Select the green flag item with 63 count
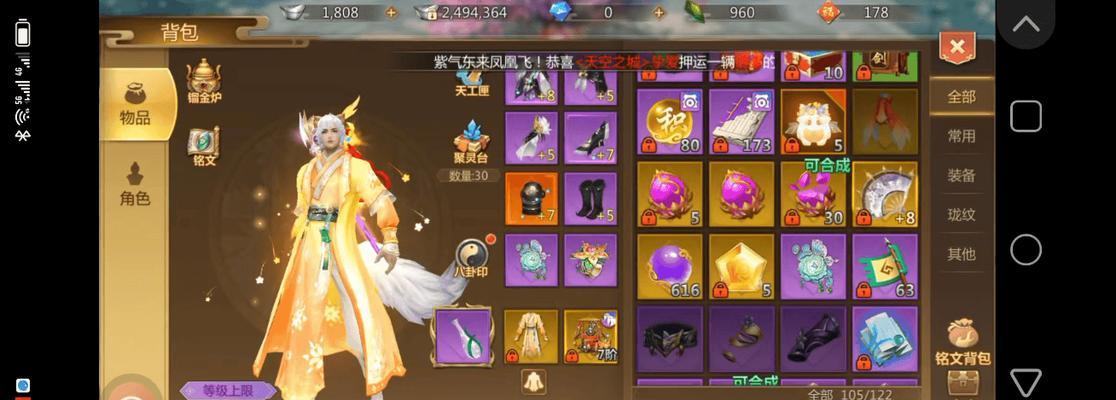 tap(885, 267)
